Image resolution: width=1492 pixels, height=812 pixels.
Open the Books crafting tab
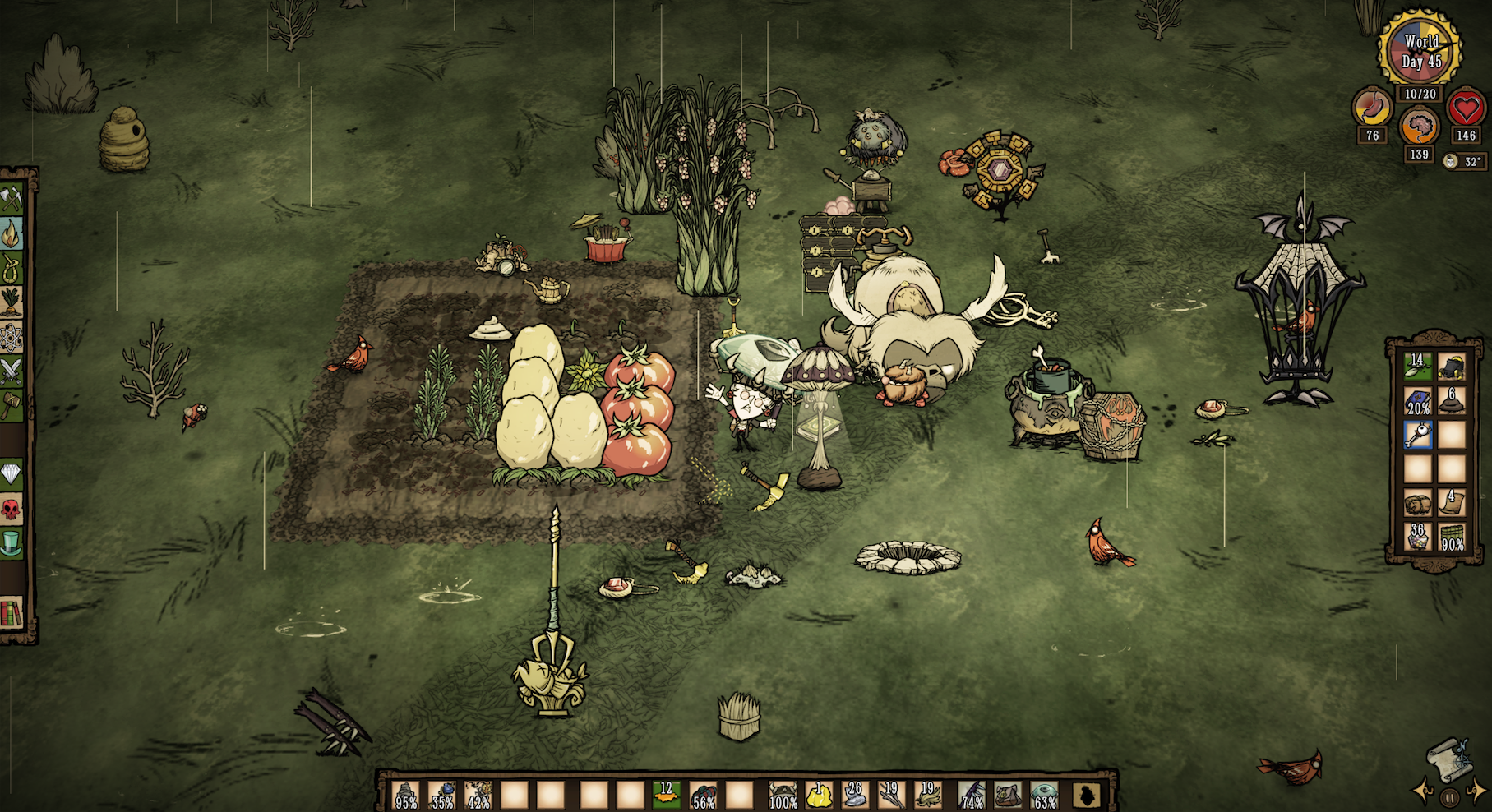pyautogui.click(x=12, y=612)
